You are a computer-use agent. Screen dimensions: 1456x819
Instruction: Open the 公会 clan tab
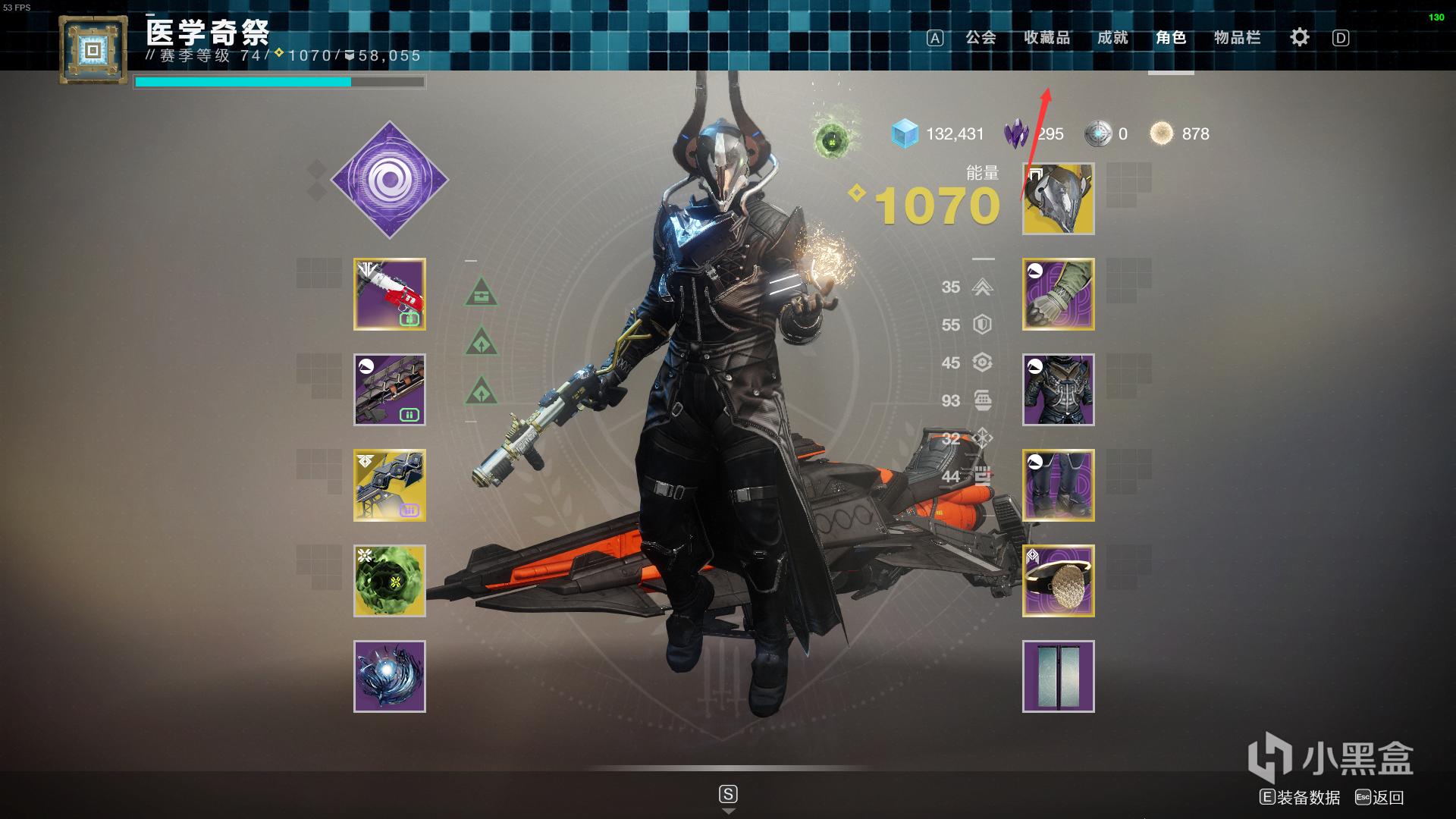point(980,38)
